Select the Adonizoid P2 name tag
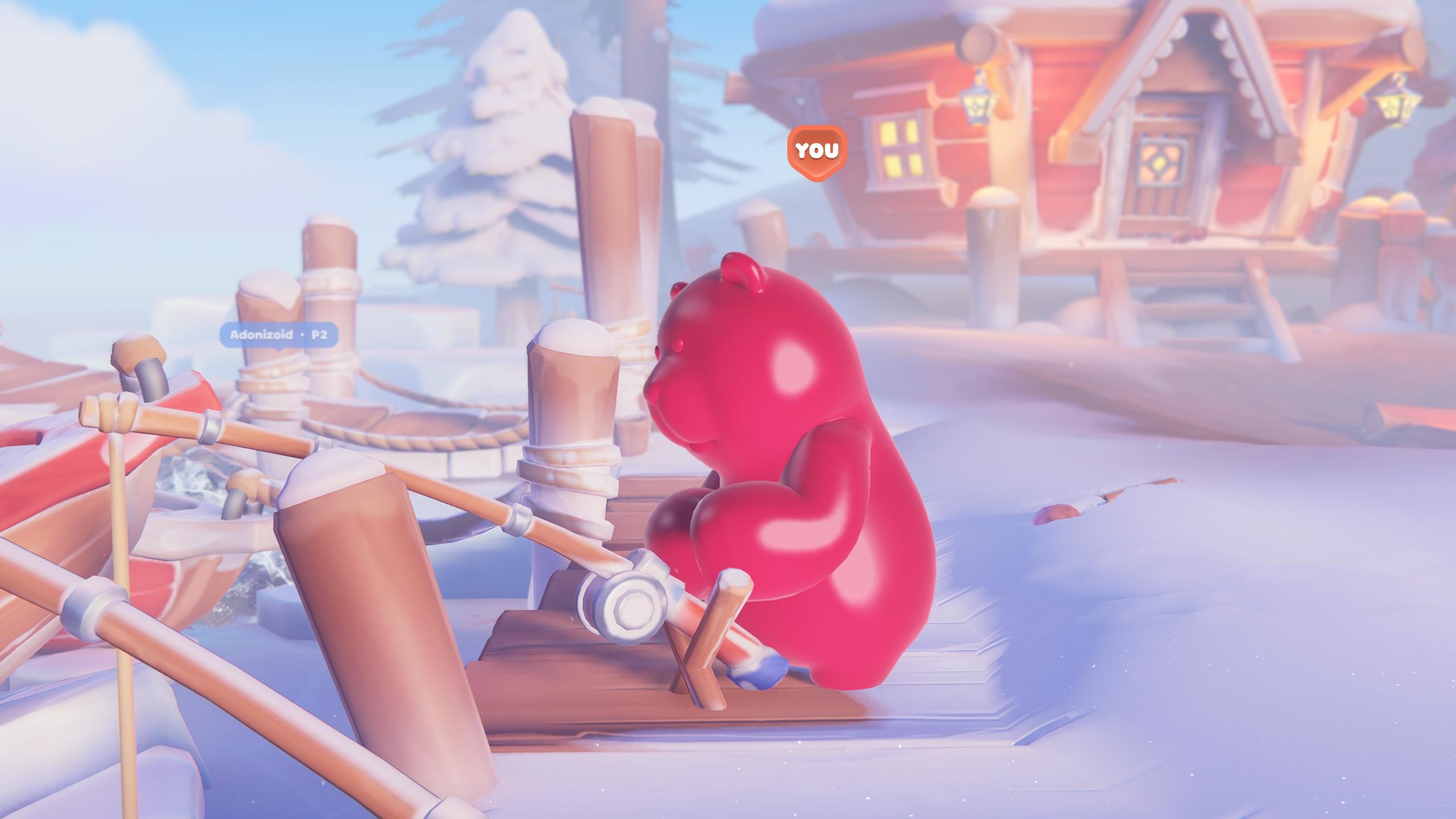Screen dimensions: 1456x819 point(279,334)
